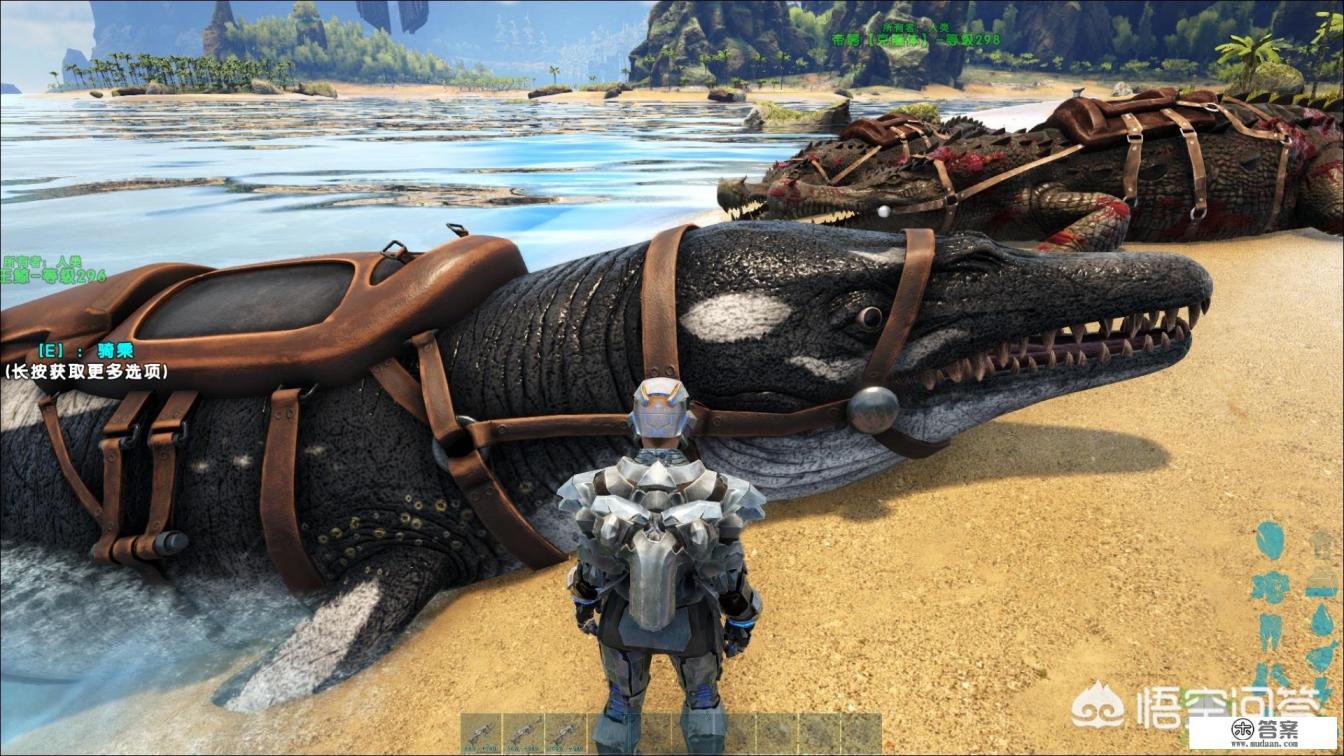Select the leftmost weapon slot in the hotbar
Viewport: 1344px width, 756px height.
(x=481, y=733)
